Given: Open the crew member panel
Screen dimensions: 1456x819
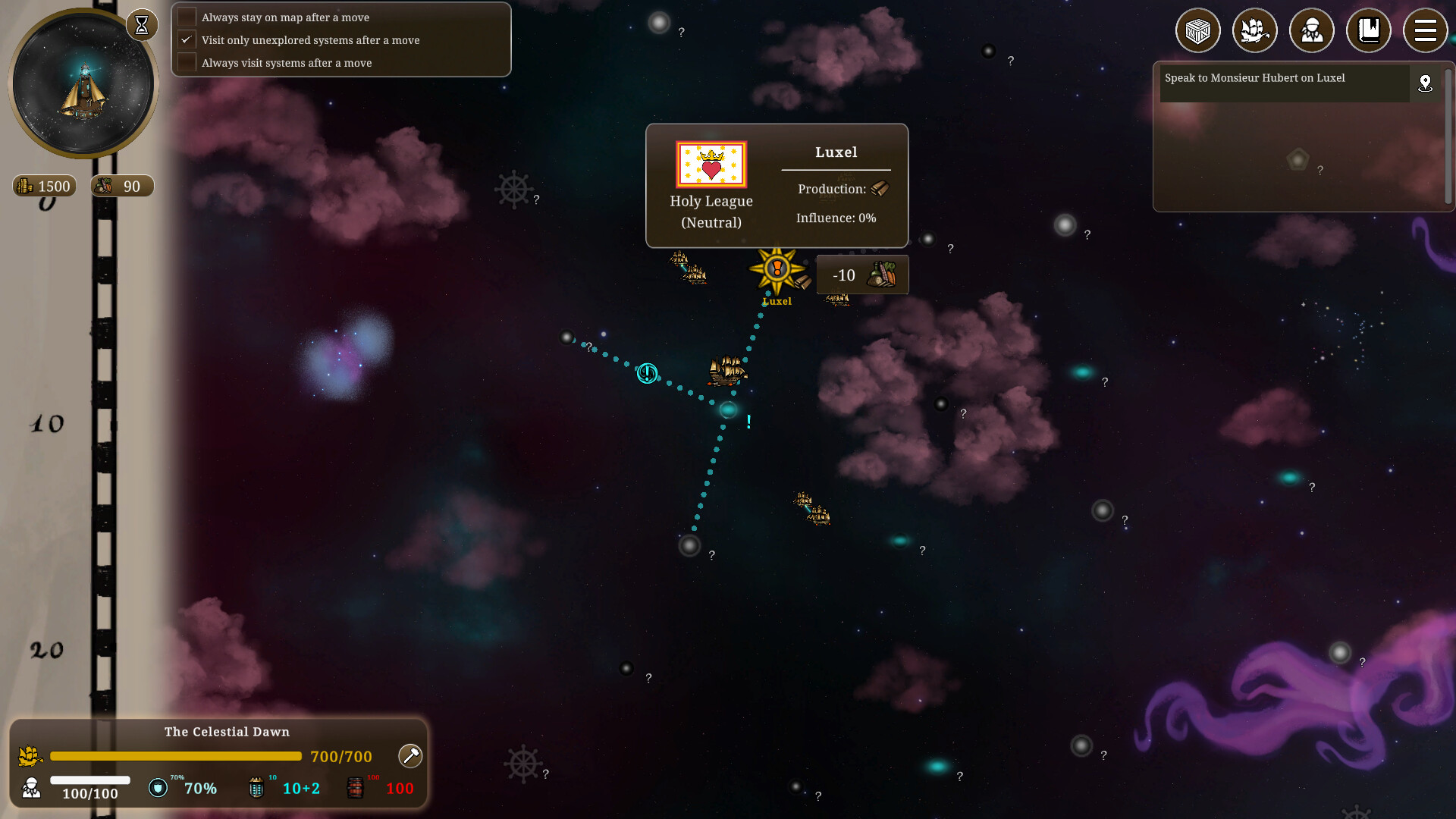Looking at the screenshot, I should 1311,30.
